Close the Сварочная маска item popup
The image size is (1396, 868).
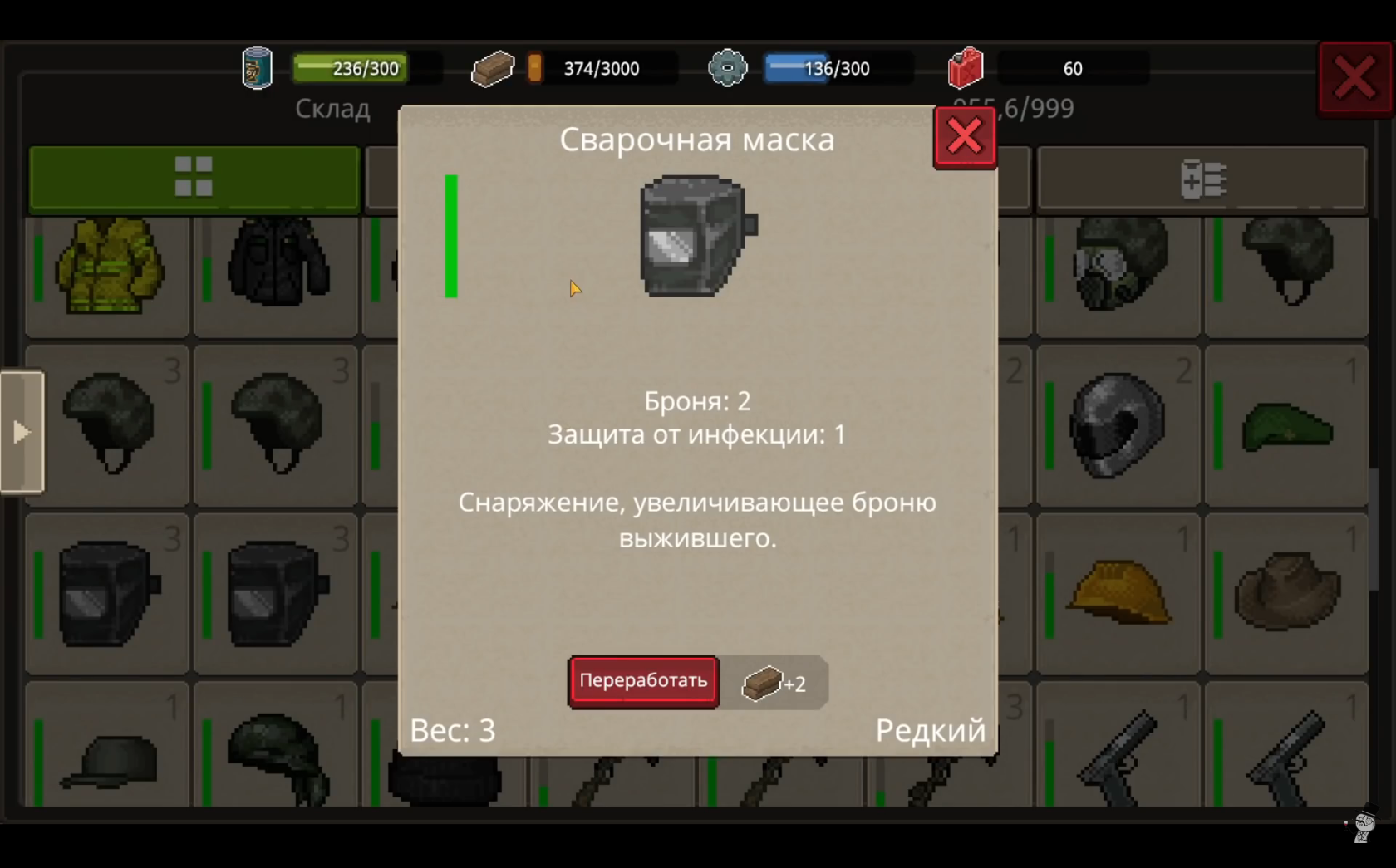pos(964,137)
